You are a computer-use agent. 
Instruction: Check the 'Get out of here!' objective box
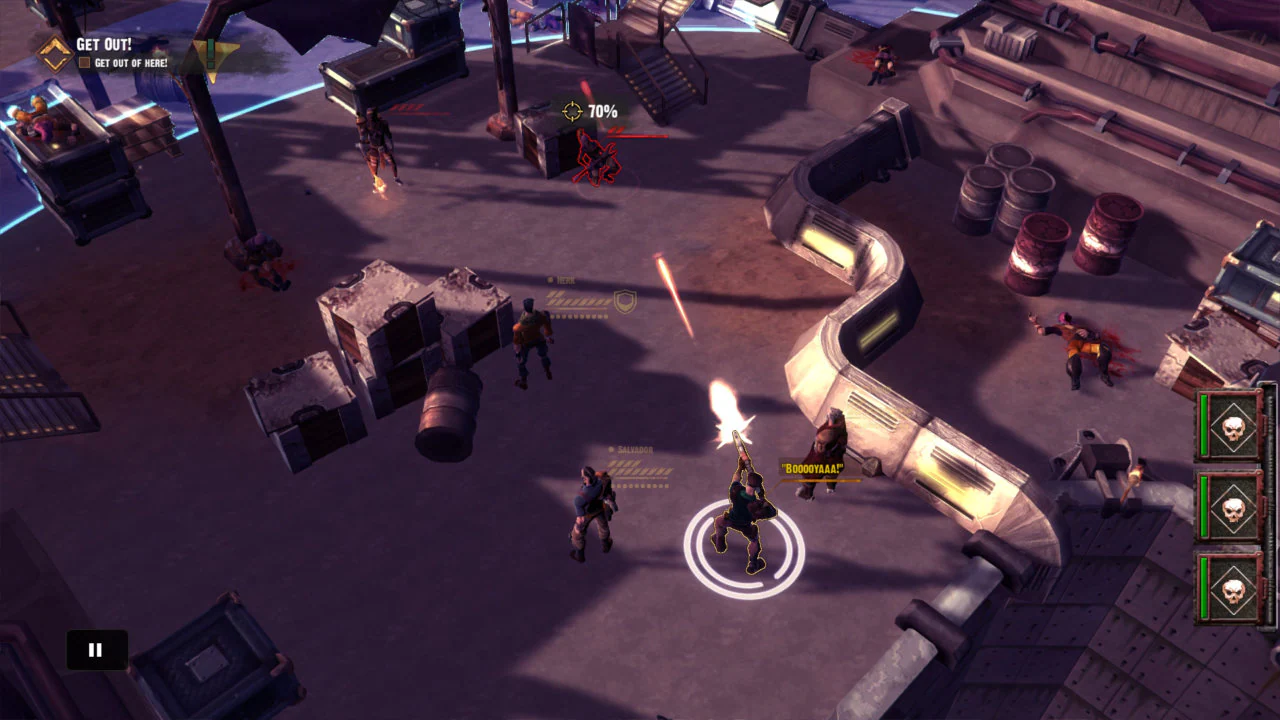[x=86, y=61]
